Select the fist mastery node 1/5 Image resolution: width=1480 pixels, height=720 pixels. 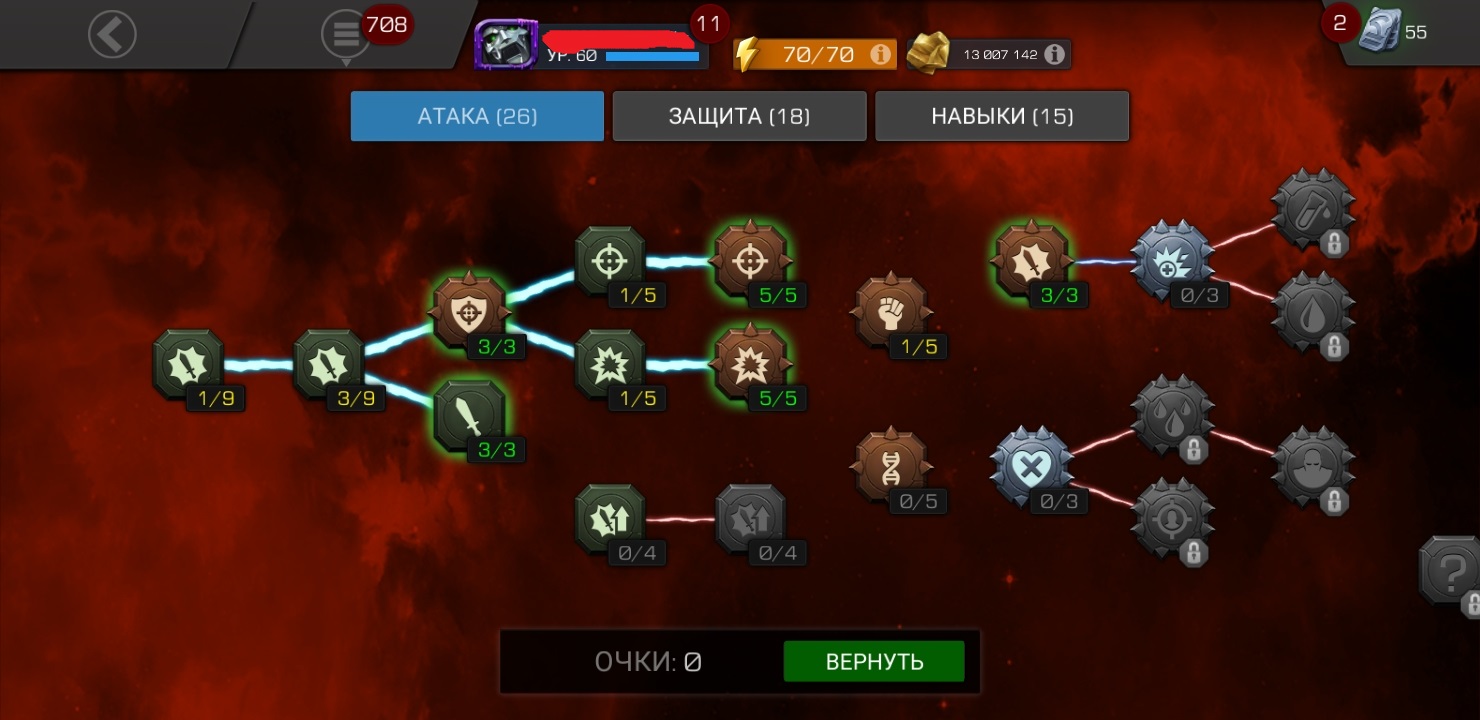click(x=890, y=312)
